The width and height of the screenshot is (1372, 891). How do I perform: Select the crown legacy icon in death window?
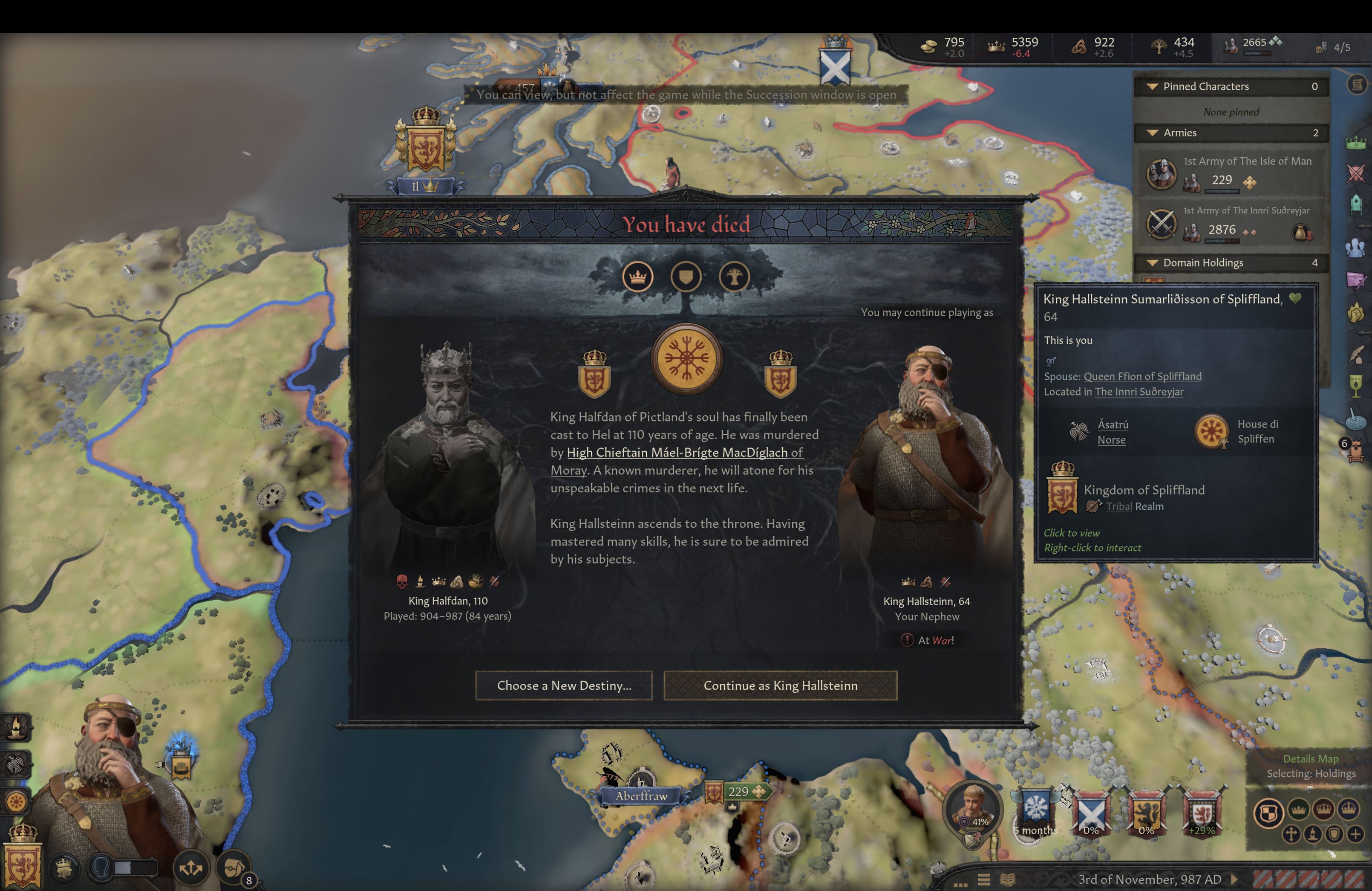click(638, 277)
